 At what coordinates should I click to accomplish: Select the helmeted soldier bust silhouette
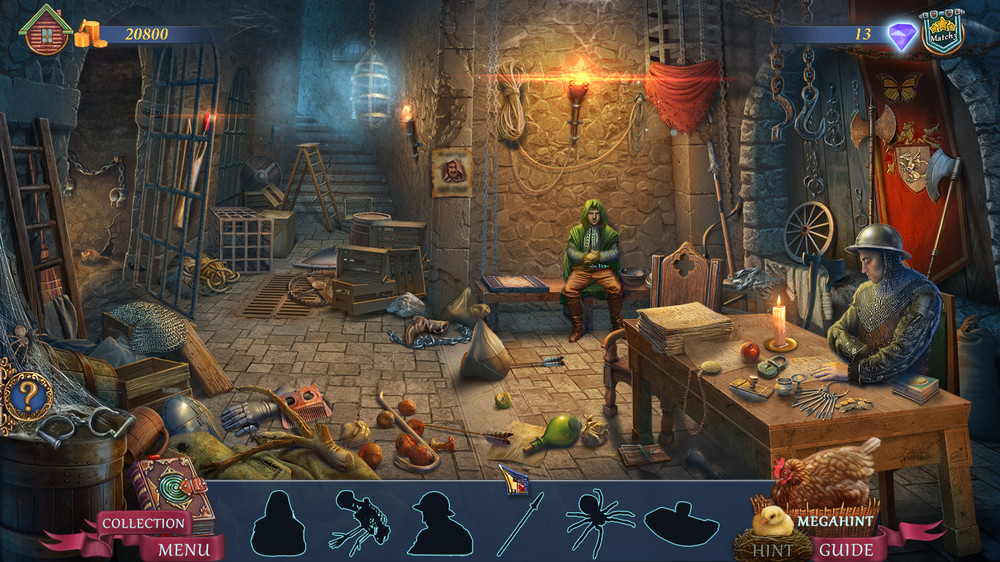click(440, 523)
